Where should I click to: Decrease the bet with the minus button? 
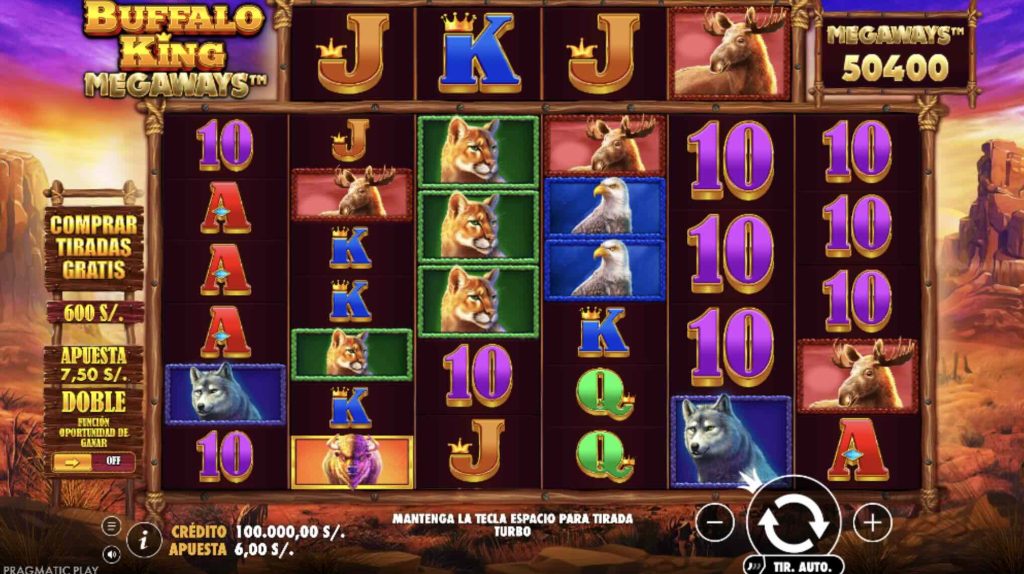coord(714,521)
